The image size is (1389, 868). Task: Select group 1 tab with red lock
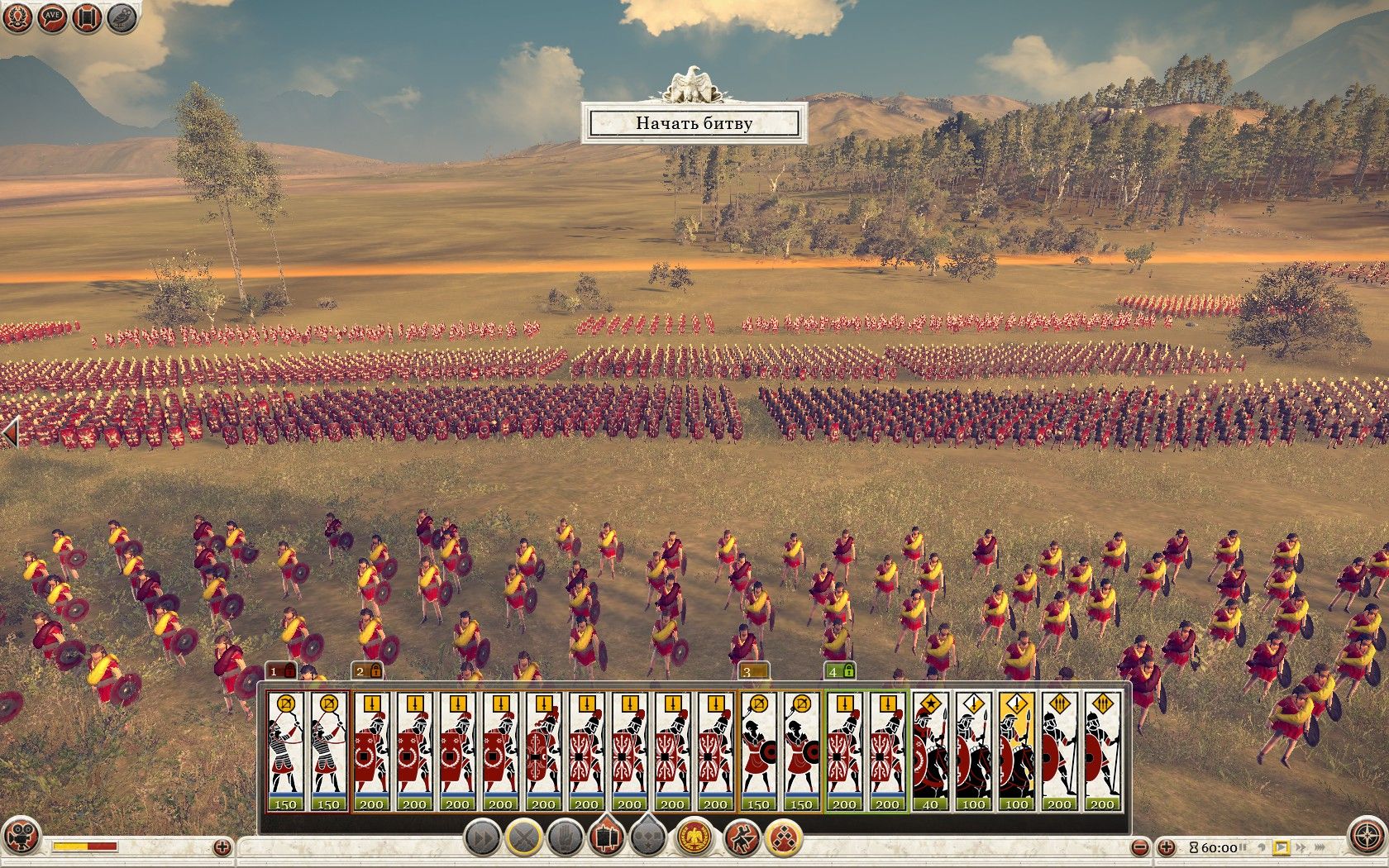281,671
